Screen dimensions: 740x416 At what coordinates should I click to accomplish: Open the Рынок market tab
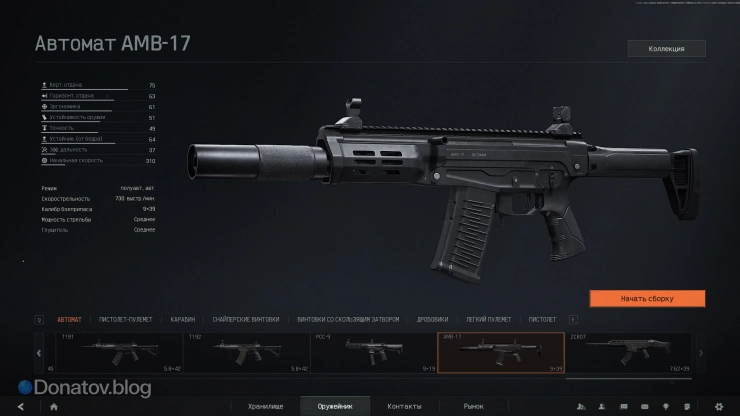point(473,406)
